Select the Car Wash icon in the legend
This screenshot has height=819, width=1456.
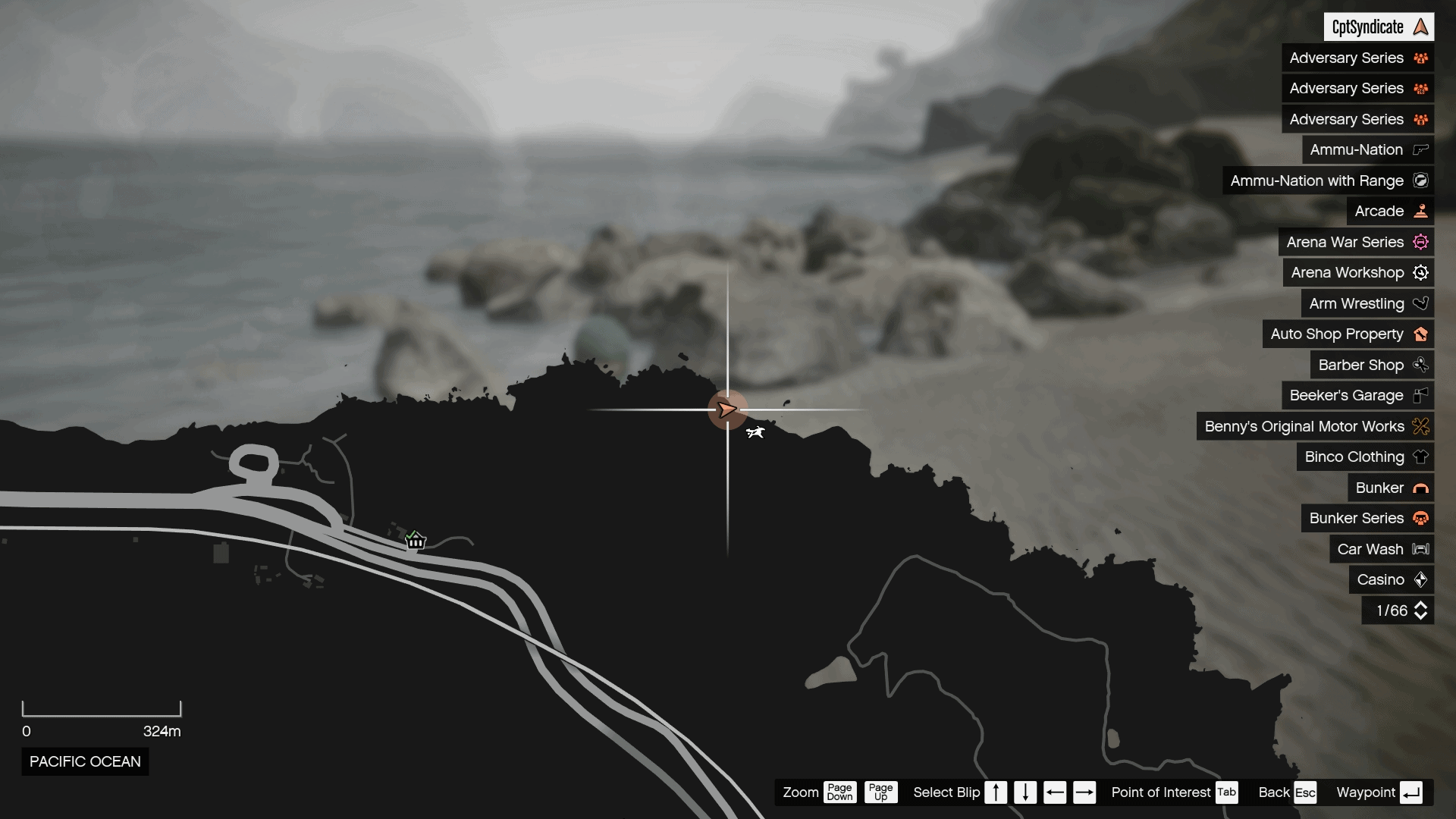tap(1420, 549)
